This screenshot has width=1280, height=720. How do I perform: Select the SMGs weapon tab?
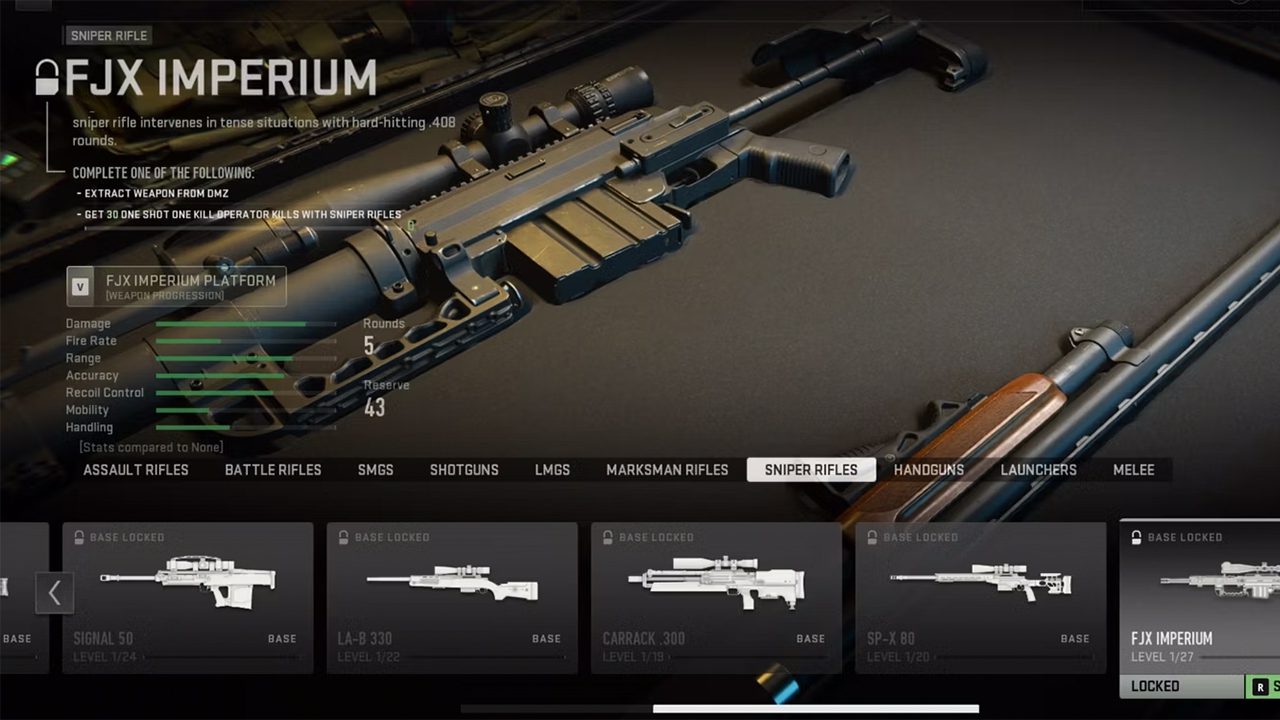click(x=376, y=470)
